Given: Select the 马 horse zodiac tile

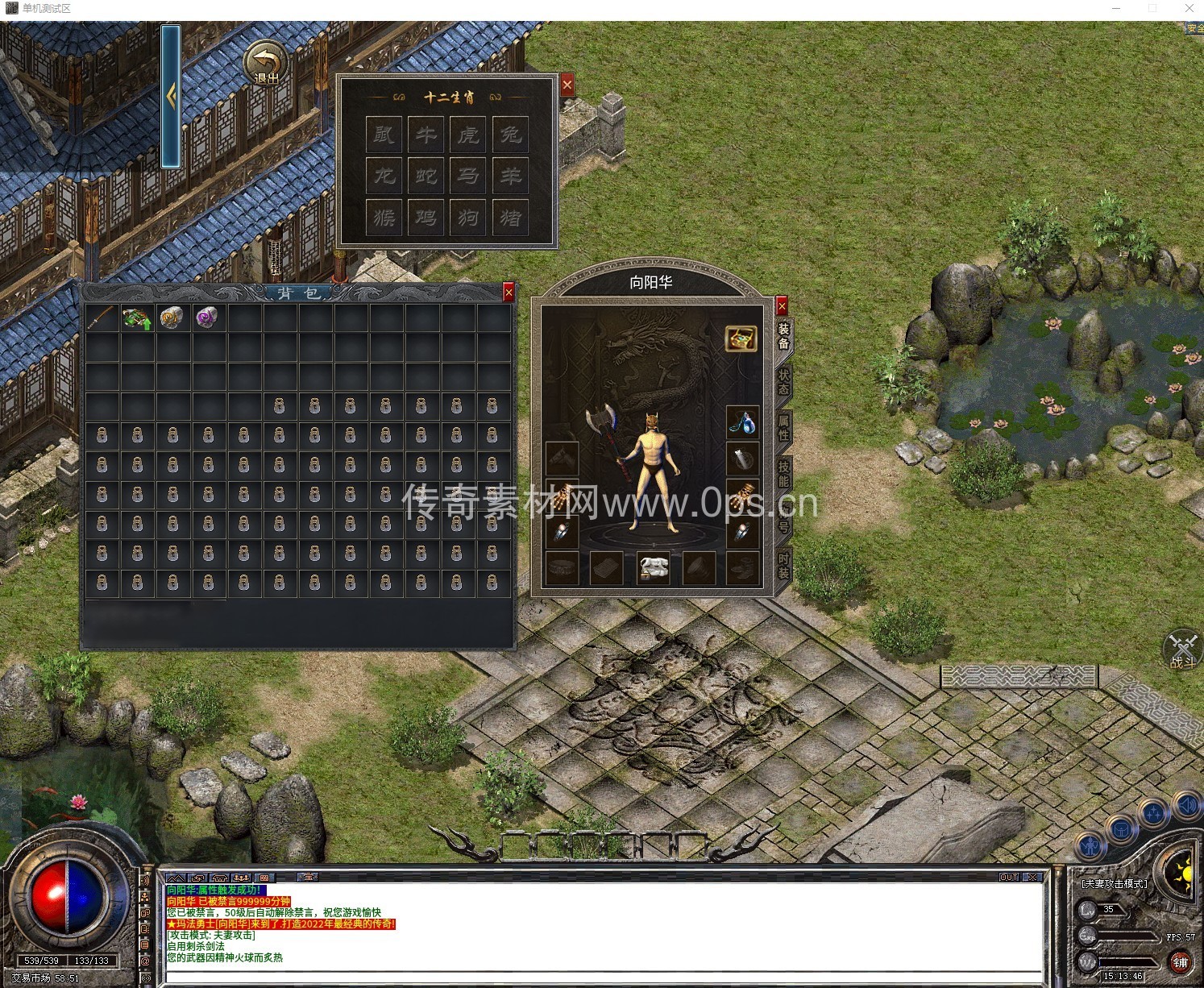Looking at the screenshot, I should [468, 176].
